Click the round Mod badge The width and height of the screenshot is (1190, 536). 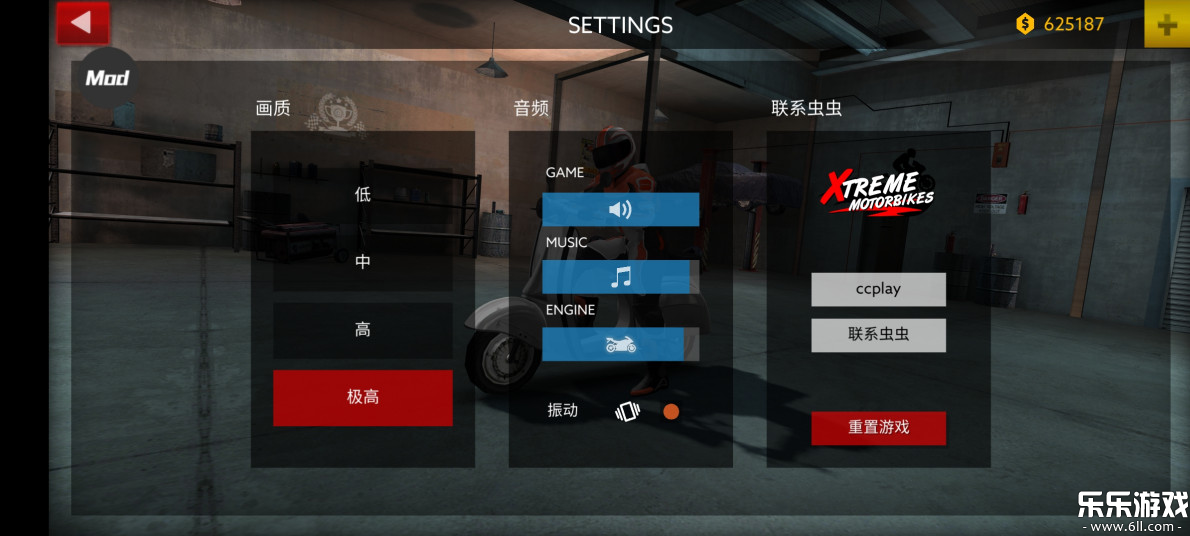(107, 77)
